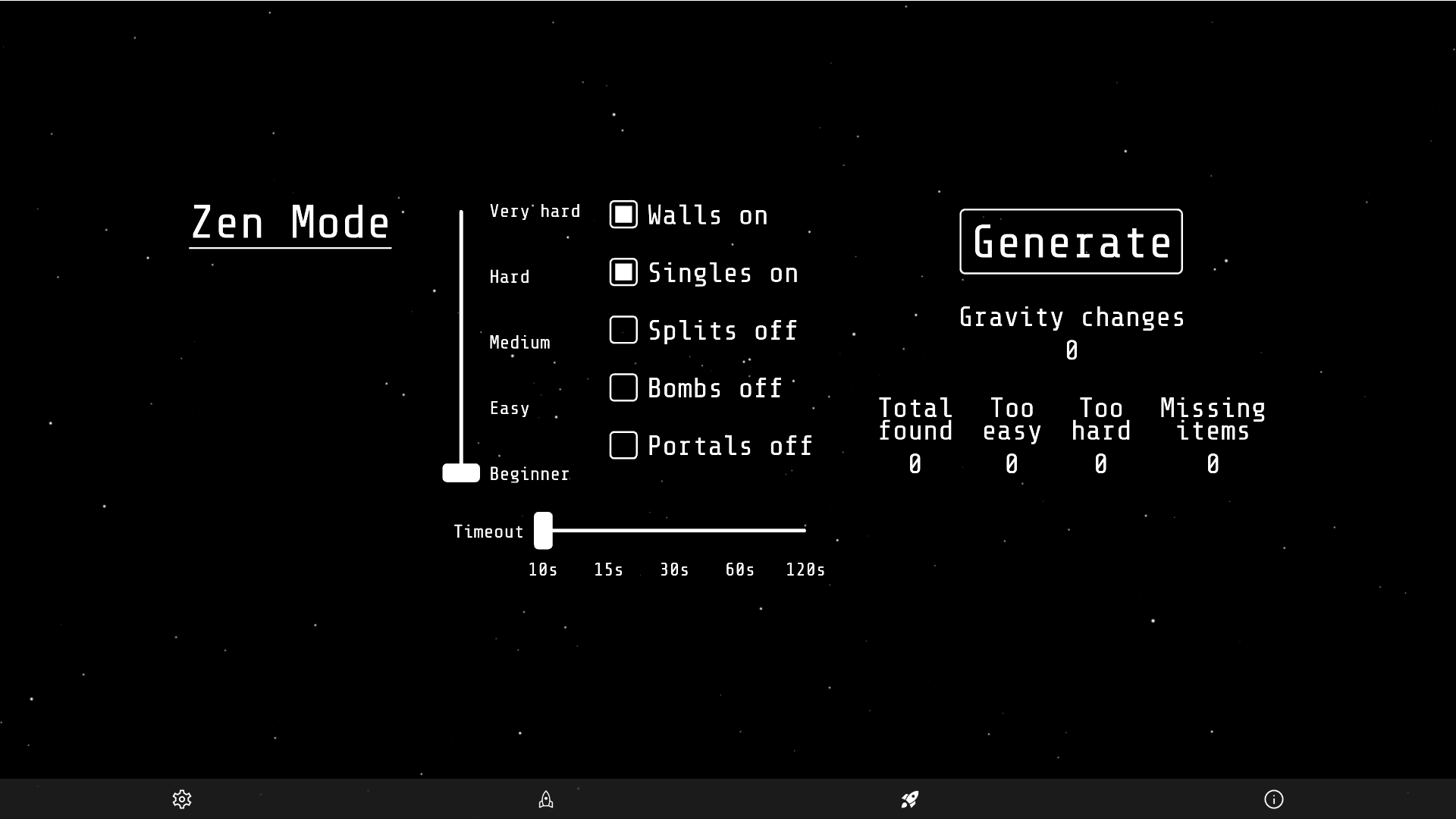Open the info circle icon
Viewport: 1456px width, 819px height.
pos(1274,800)
